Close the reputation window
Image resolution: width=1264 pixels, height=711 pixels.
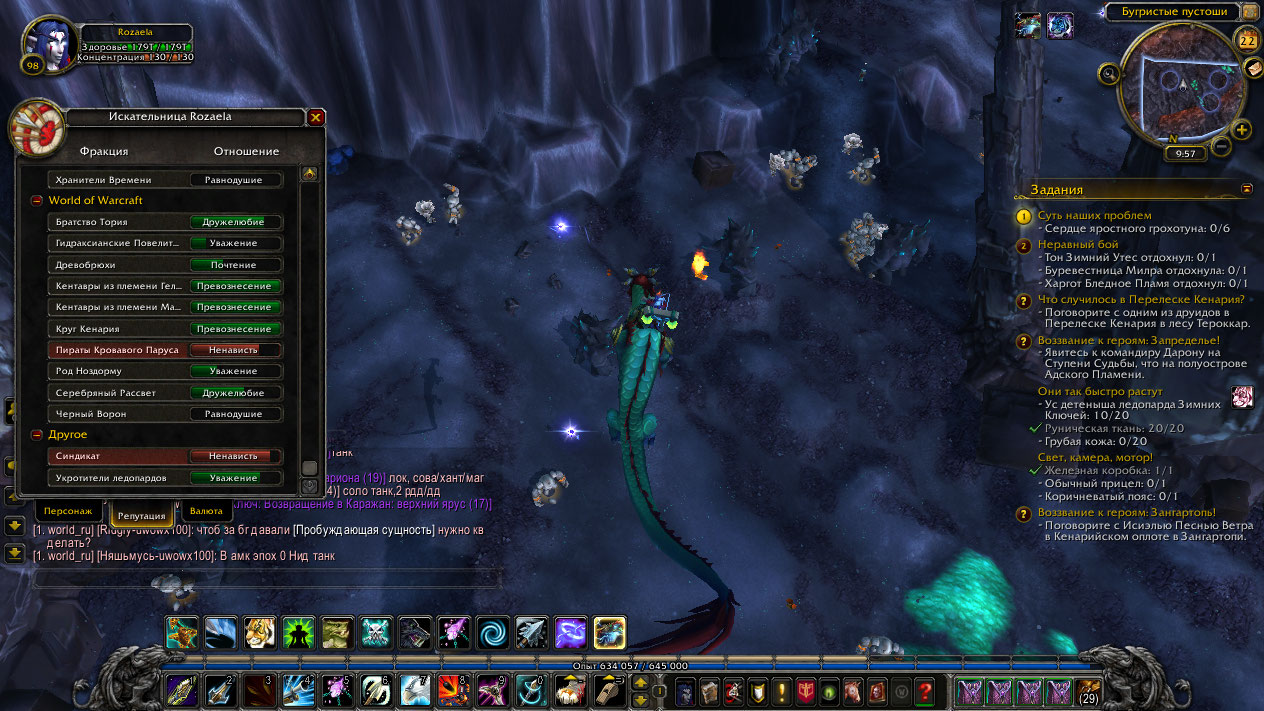[316, 117]
